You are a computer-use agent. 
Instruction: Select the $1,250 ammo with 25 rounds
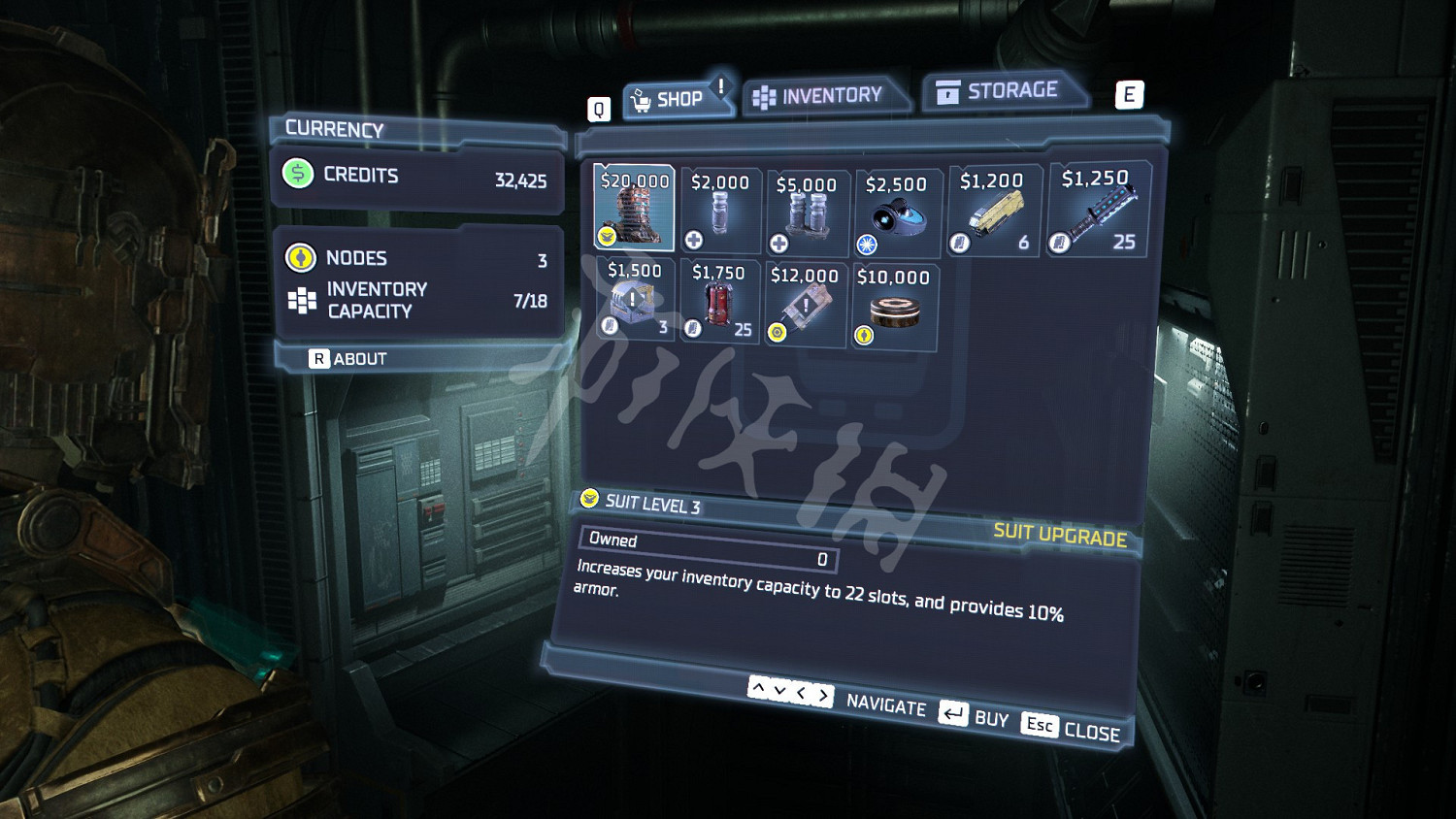[1097, 211]
